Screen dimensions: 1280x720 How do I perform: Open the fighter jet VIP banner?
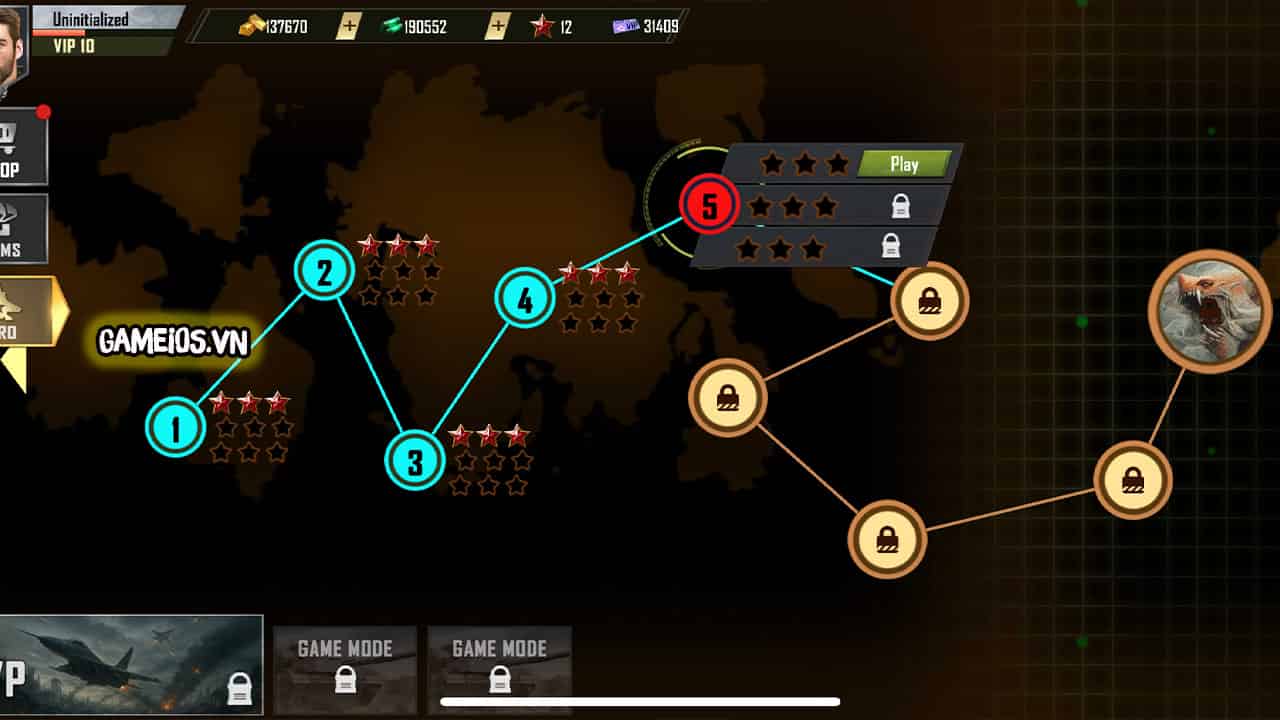[x=130, y=664]
